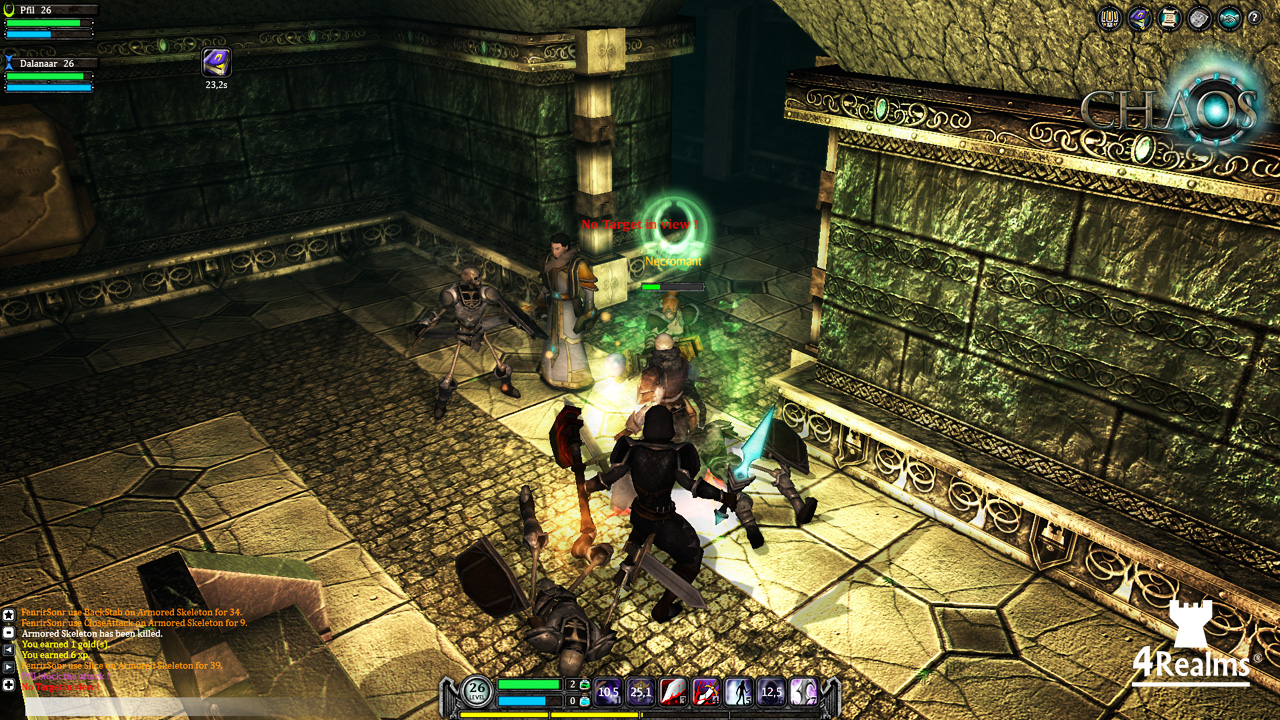This screenshot has width=1280, height=720.
Task: Open the purple spellbook menu
Action: click(x=1139, y=18)
